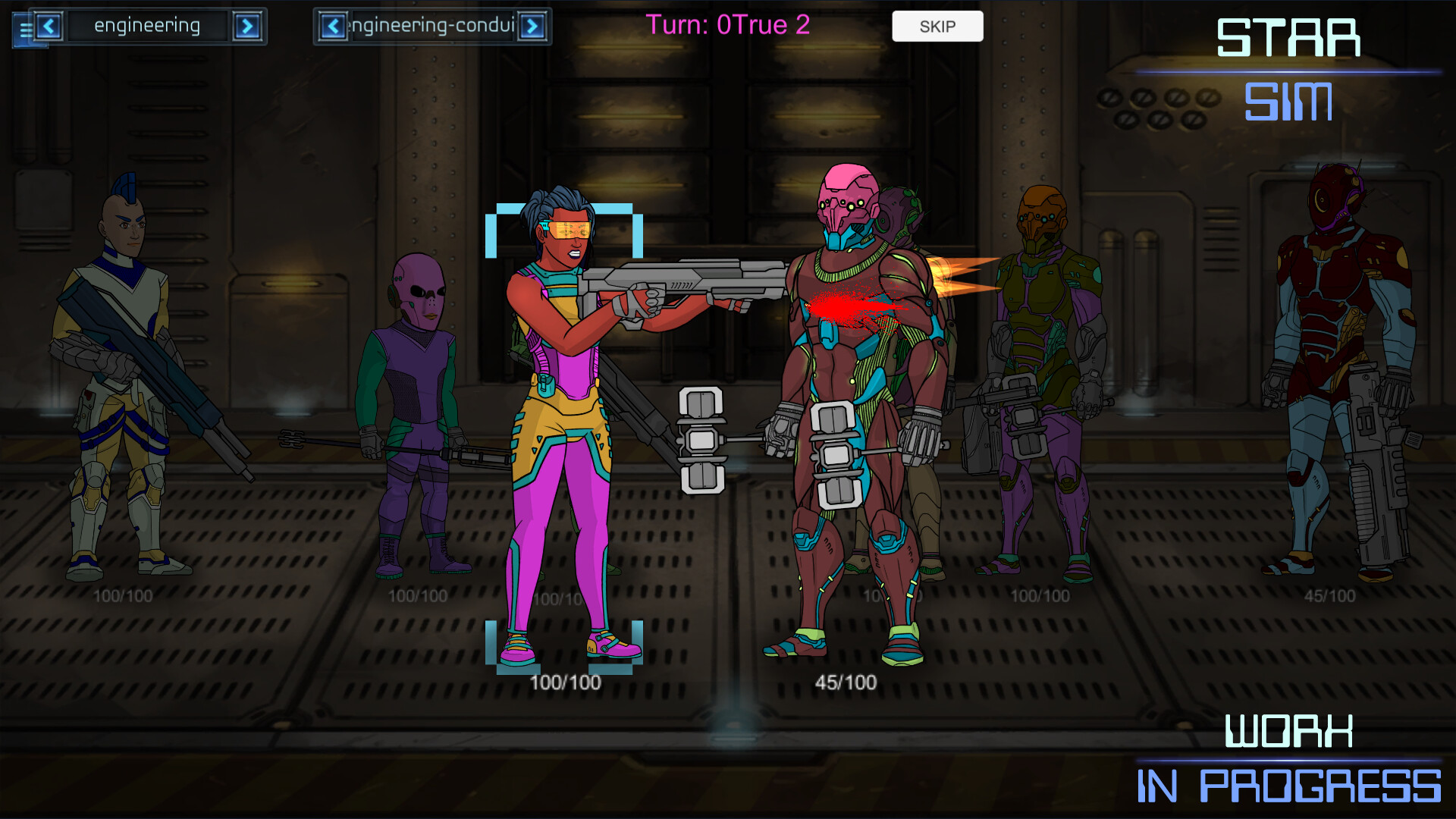Screen dimensions: 1456x819
Task: Click the WORK IN PROGRESS banner
Action: point(1289,758)
